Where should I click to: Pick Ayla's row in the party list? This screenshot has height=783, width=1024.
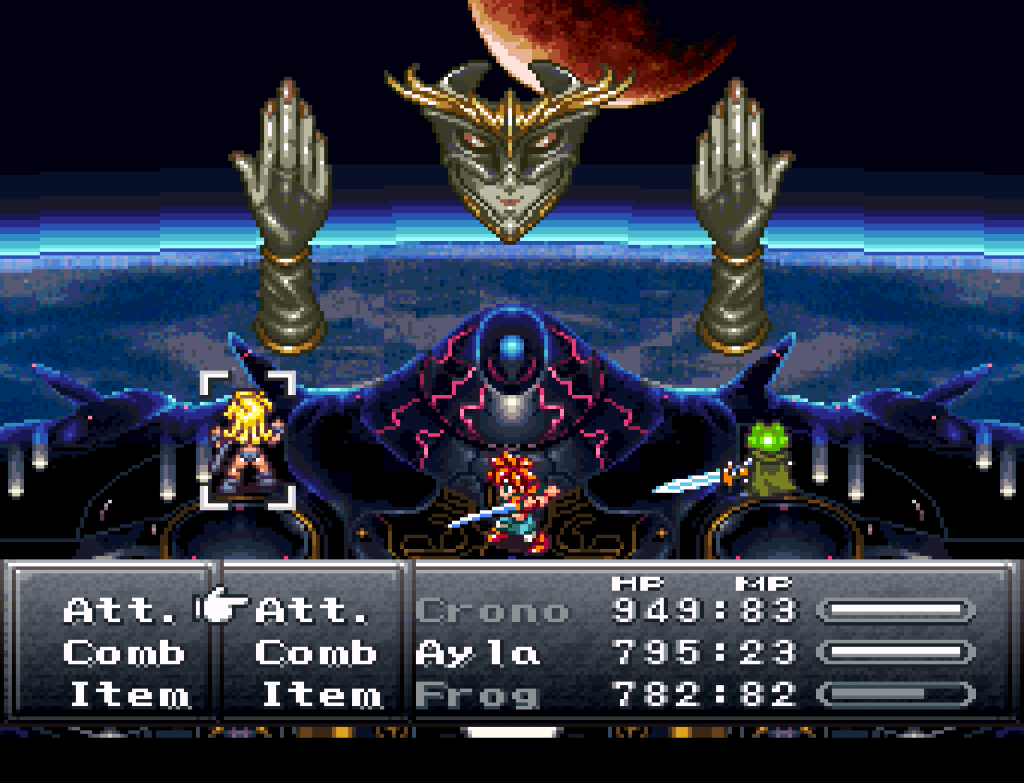click(478, 654)
